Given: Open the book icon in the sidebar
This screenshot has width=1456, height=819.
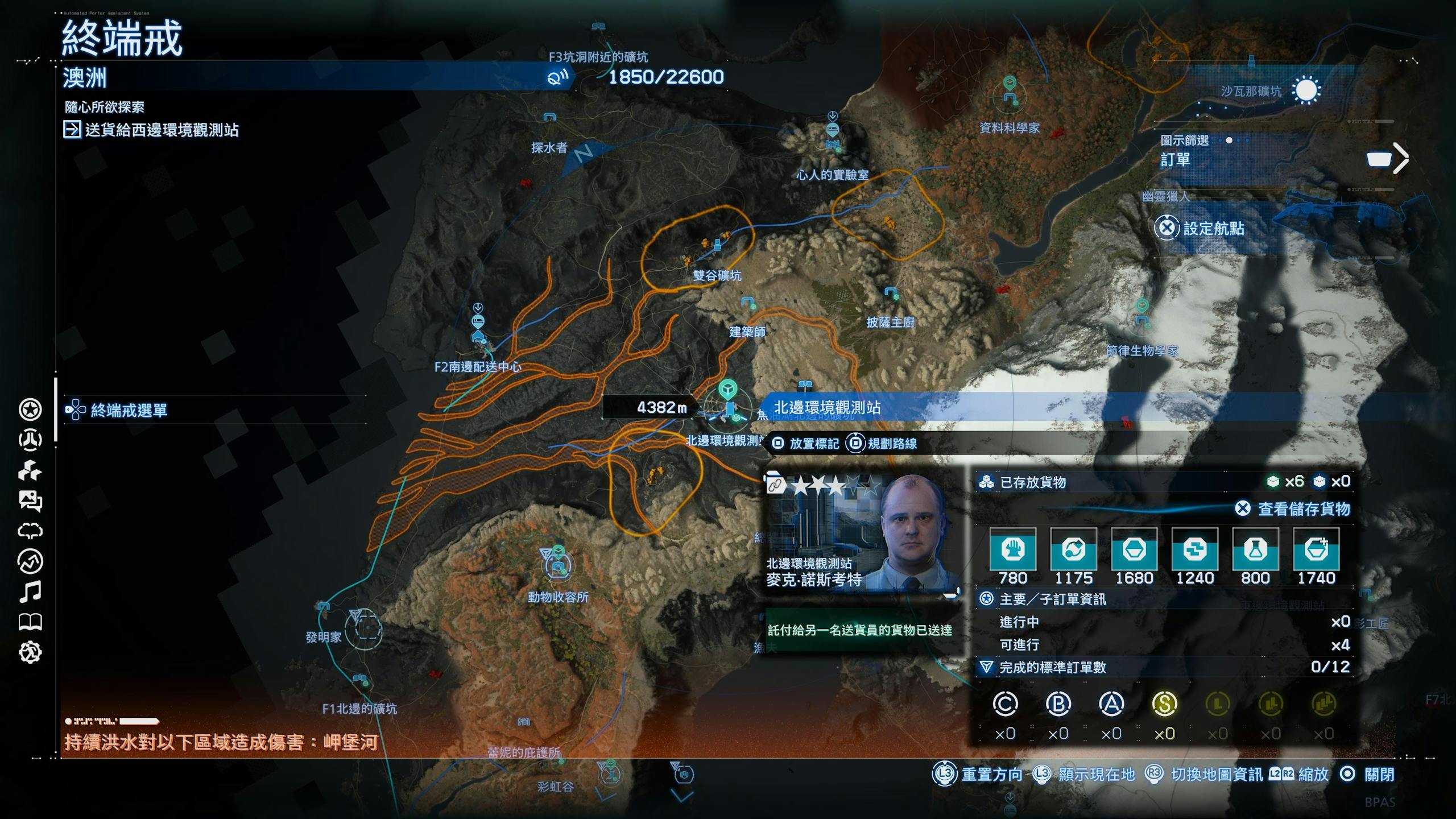Looking at the screenshot, I should [30, 622].
